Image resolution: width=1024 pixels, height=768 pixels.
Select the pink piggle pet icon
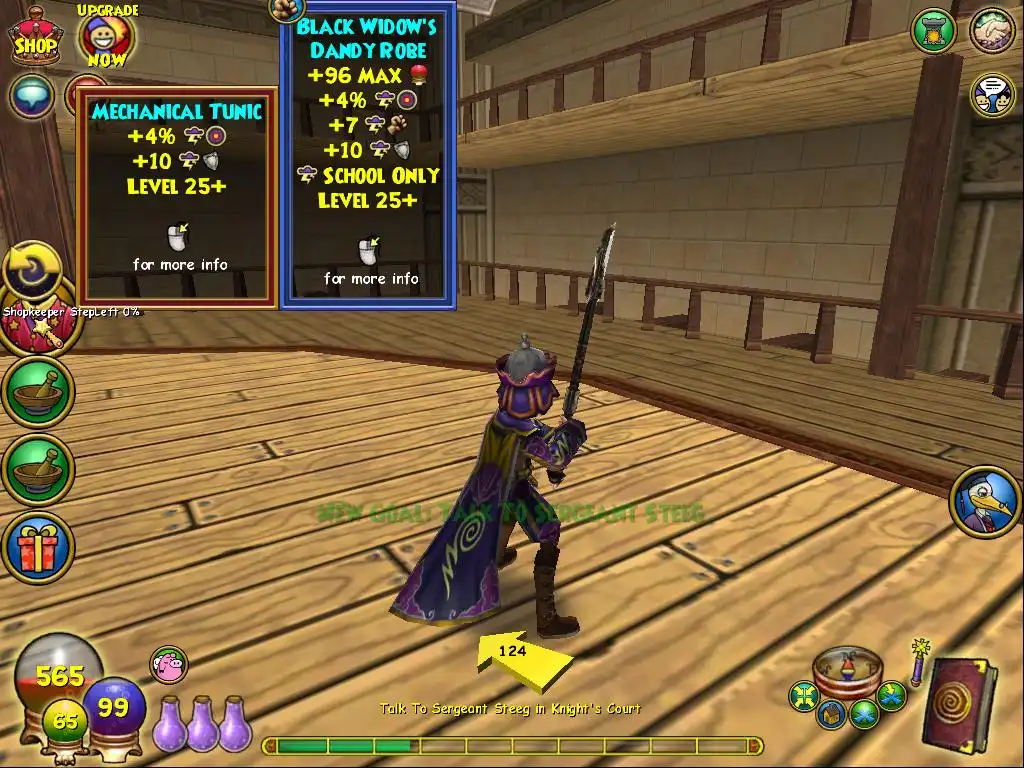(x=169, y=664)
